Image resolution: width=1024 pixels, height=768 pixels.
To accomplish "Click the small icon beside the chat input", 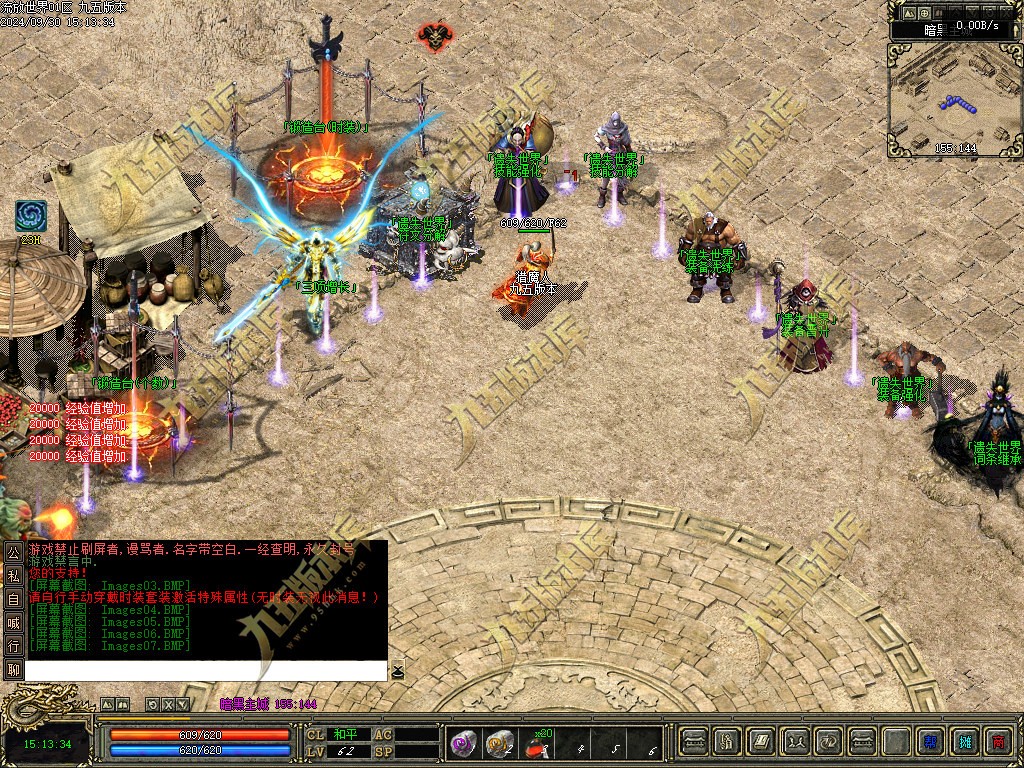I will (x=398, y=670).
